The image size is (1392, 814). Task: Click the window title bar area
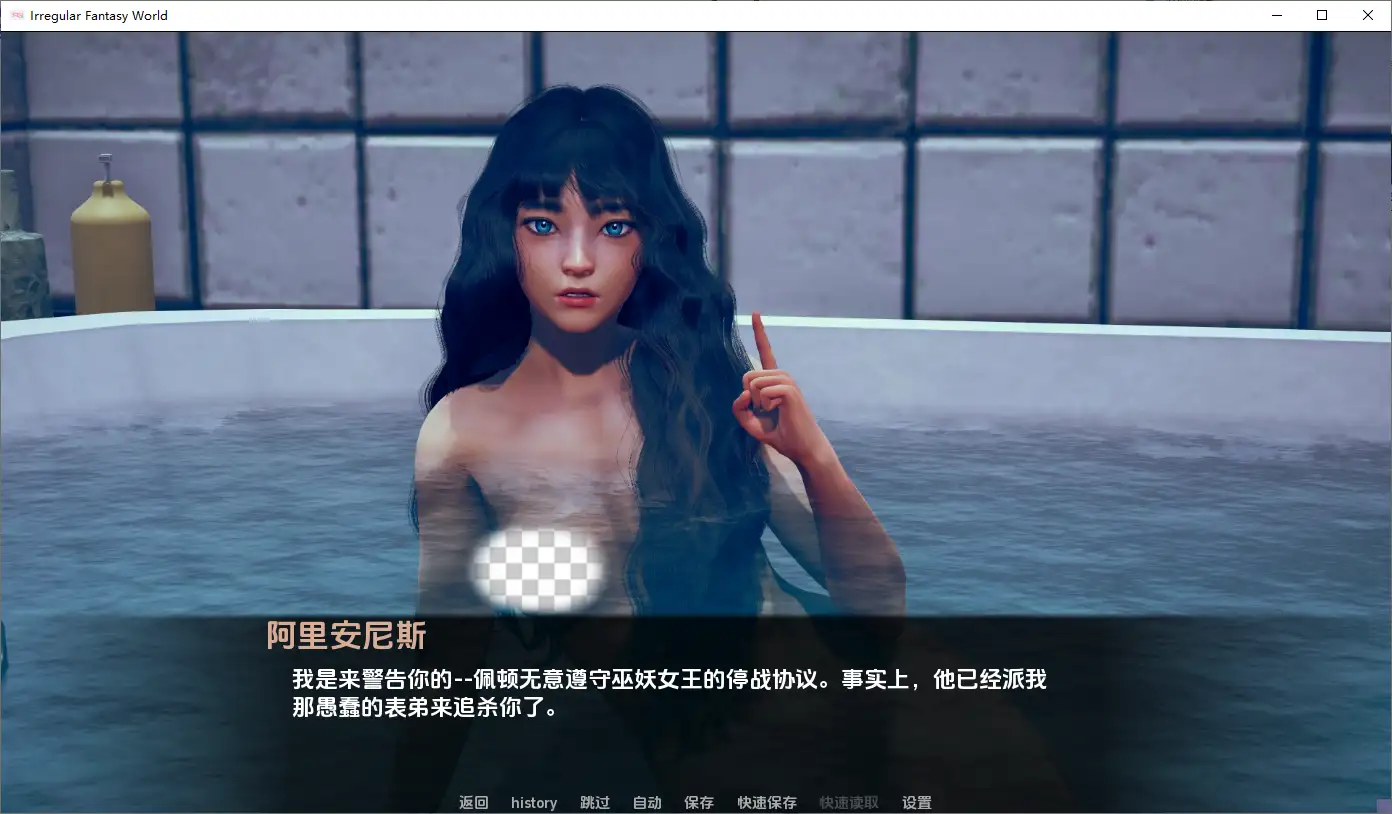(x=700, y=15)
